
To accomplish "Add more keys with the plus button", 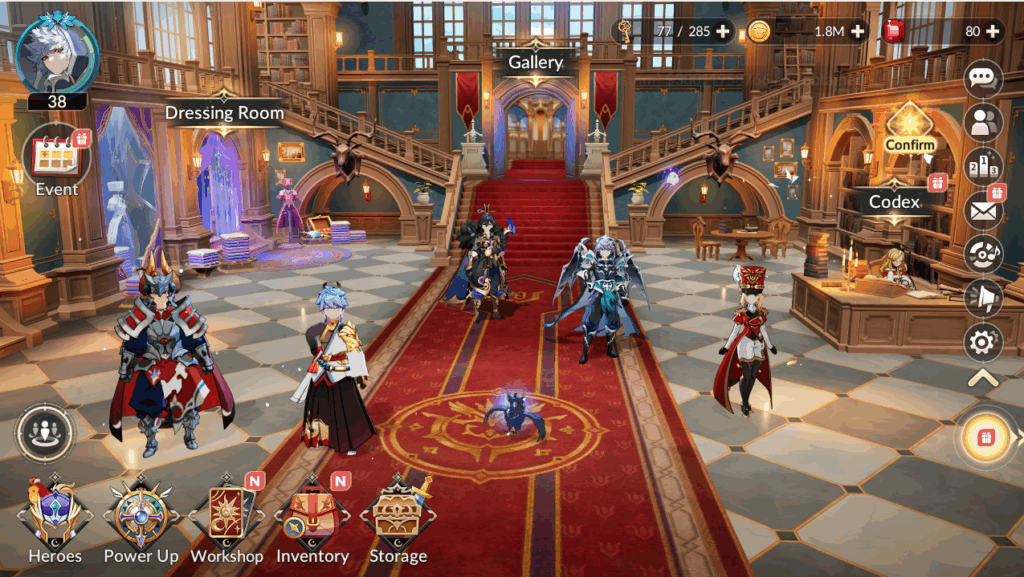I will 722,31.
